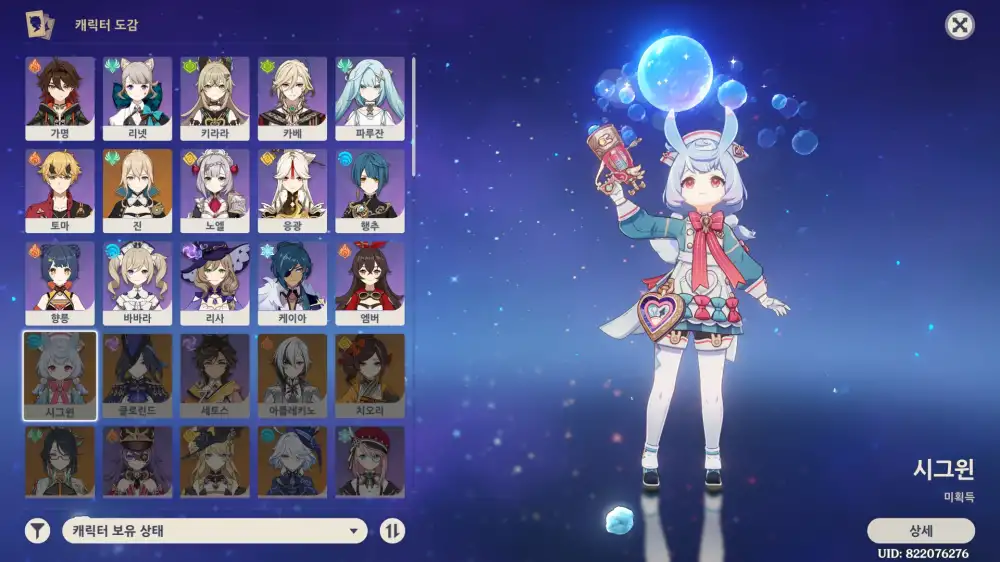Pick the 바바라 character portrait
This screenshot has width=1000, height=562.
tap(137, 282)
